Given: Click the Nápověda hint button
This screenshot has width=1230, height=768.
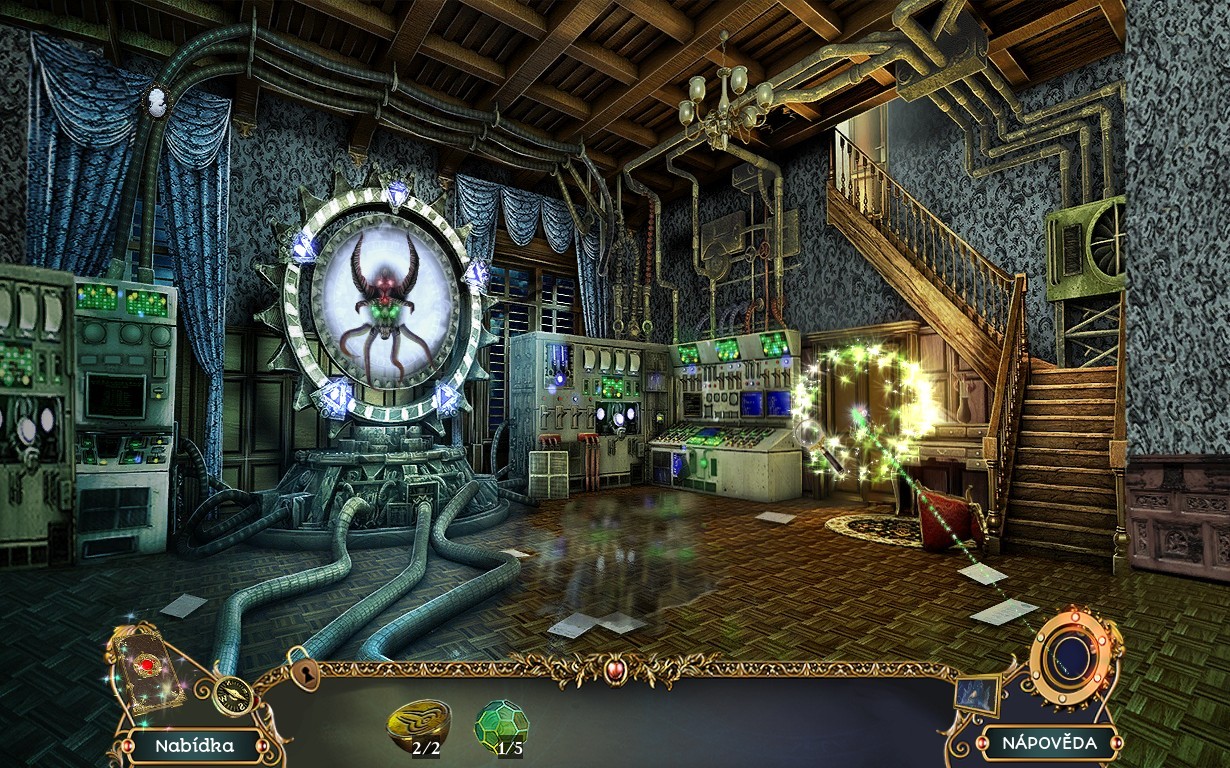Looking at the screenshot, I should 1049,743.
